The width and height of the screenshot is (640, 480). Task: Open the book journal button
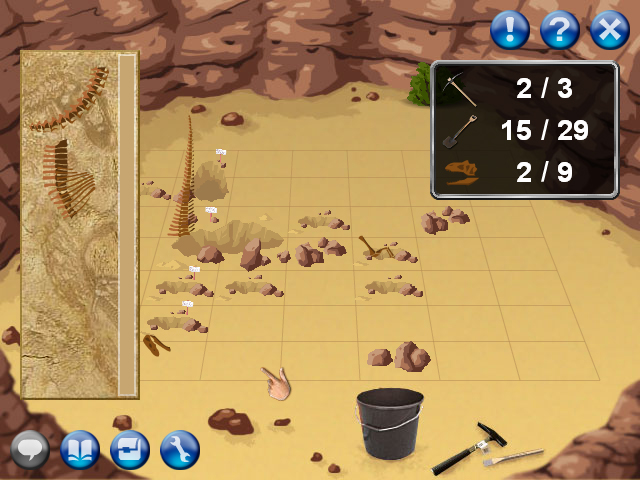click(80, 450)
